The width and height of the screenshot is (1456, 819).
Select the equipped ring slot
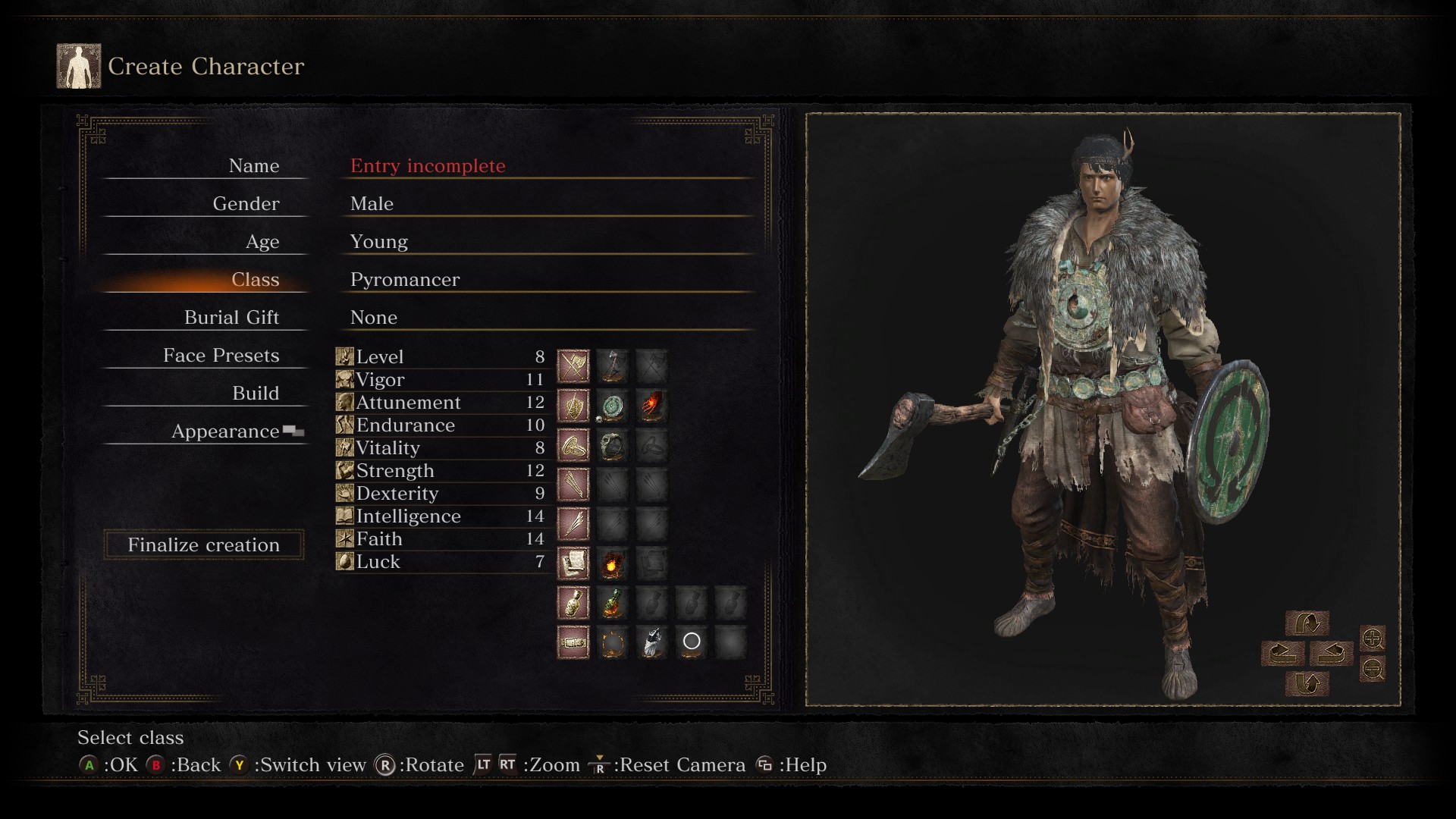(x=613, y=446)
